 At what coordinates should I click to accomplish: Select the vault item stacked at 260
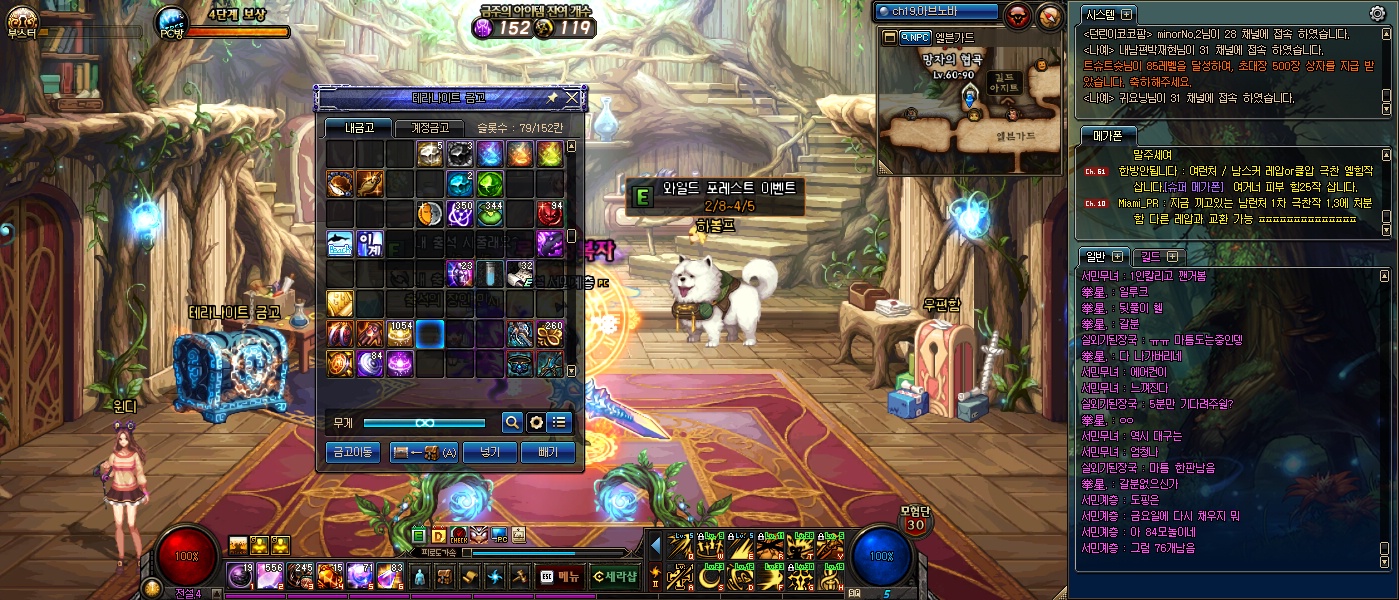point(550,334)
